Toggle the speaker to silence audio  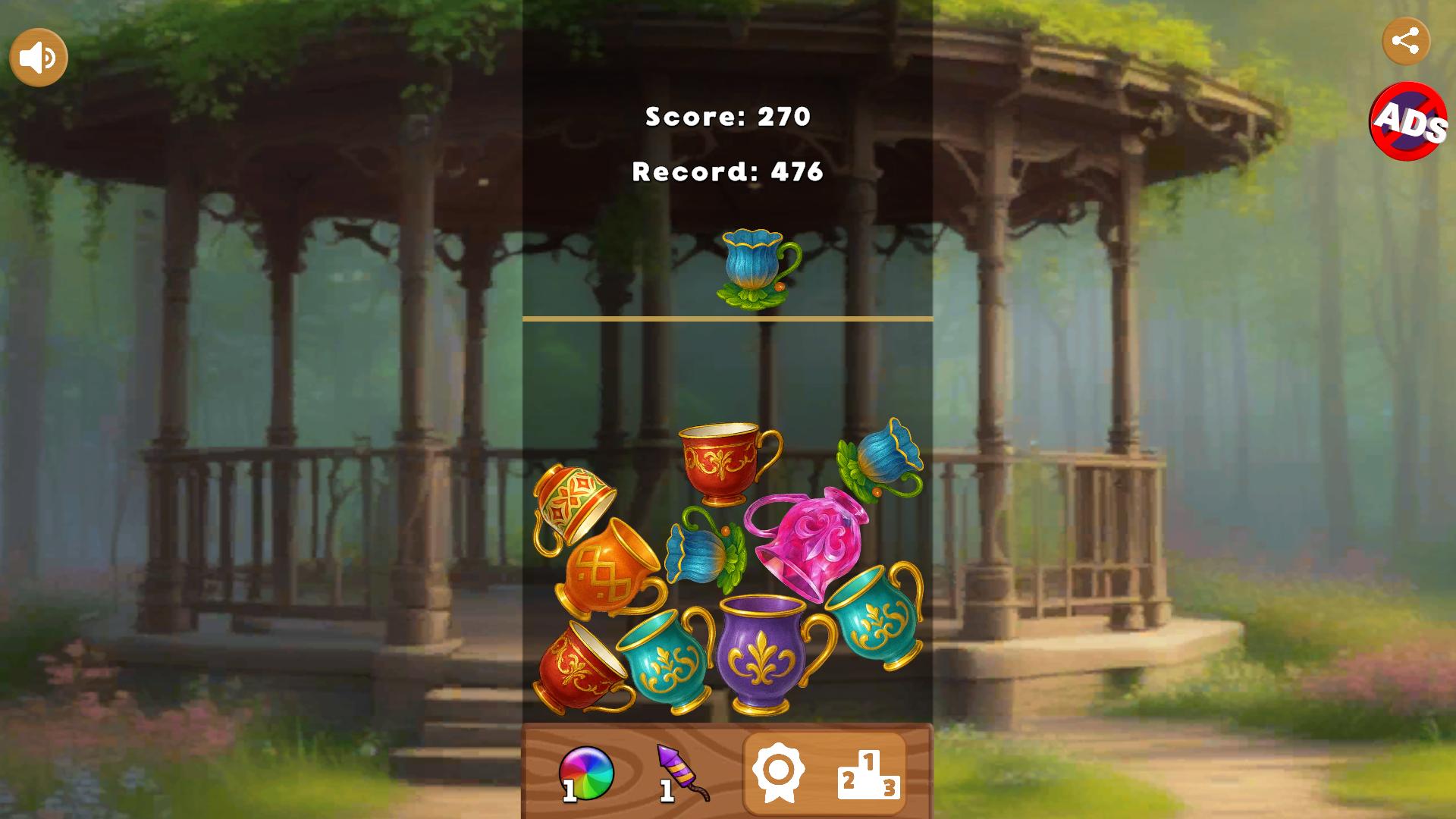(x=38, y=56)
